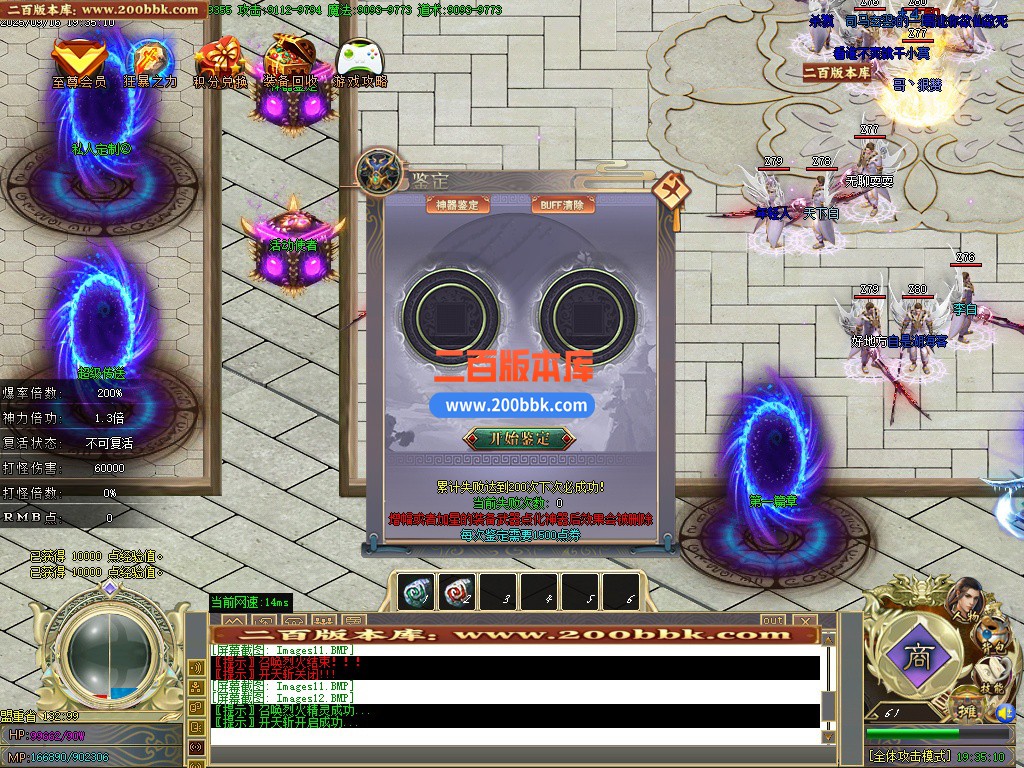The height and width of the screenshot is (768, 1024).
Task: Open the 装备回收 equipment recycle chest
Action: point(290,62)
